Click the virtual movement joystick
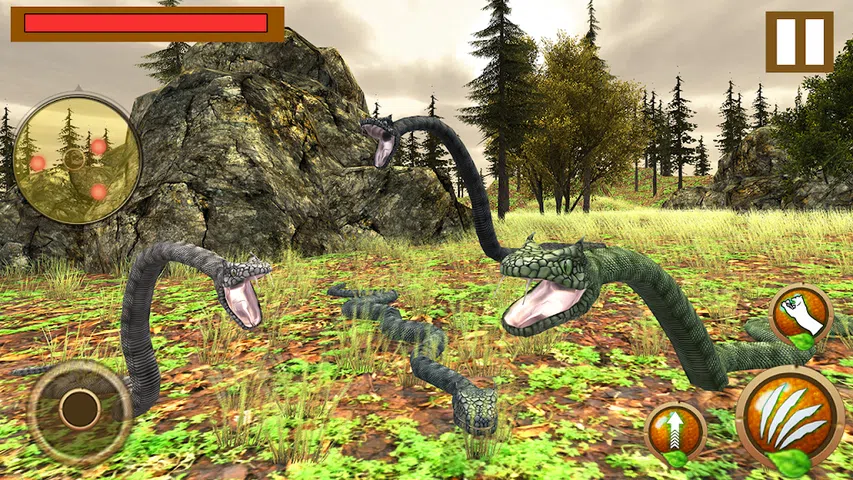 79,408
